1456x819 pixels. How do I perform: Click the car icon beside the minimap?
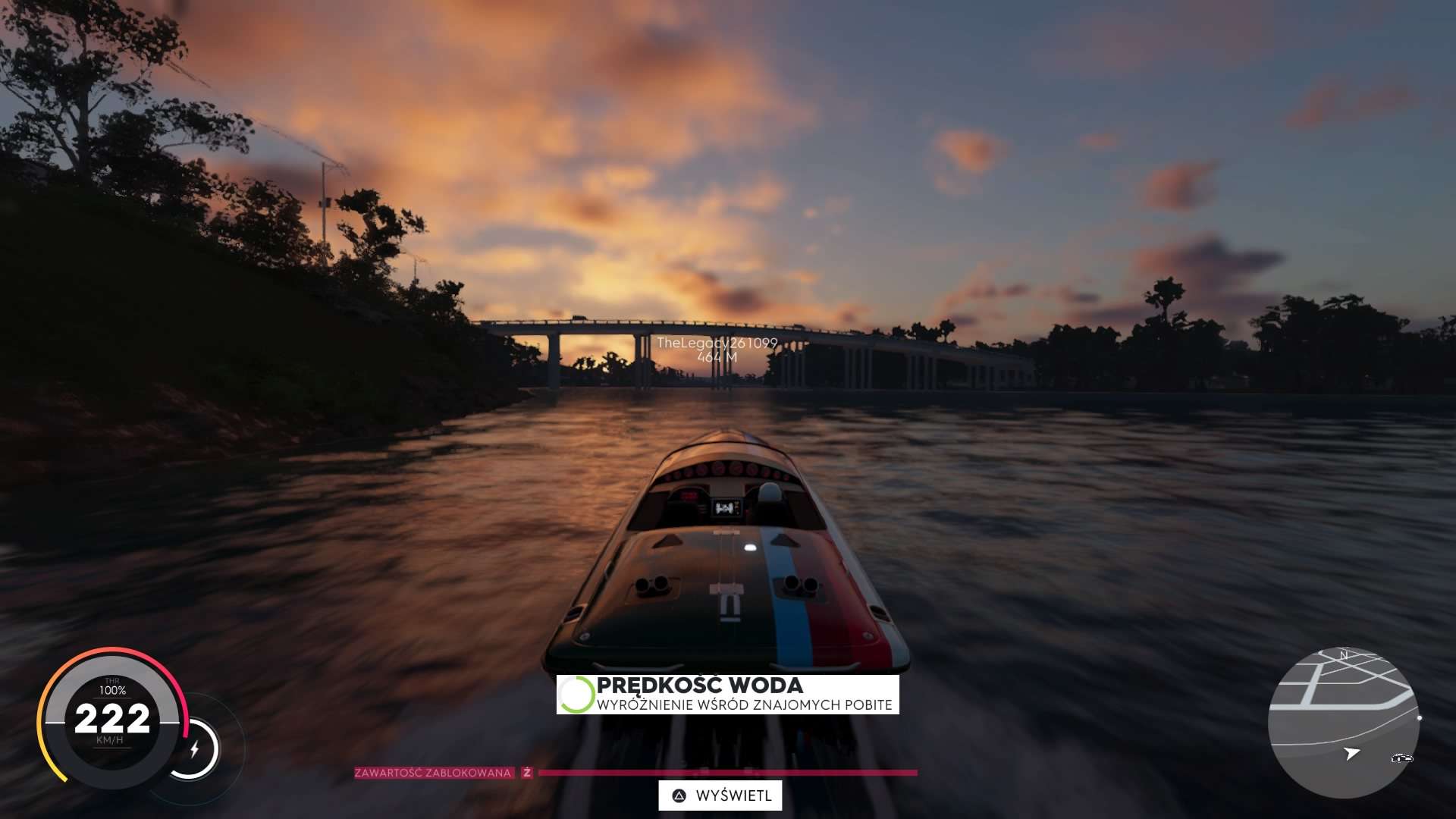1401,758
